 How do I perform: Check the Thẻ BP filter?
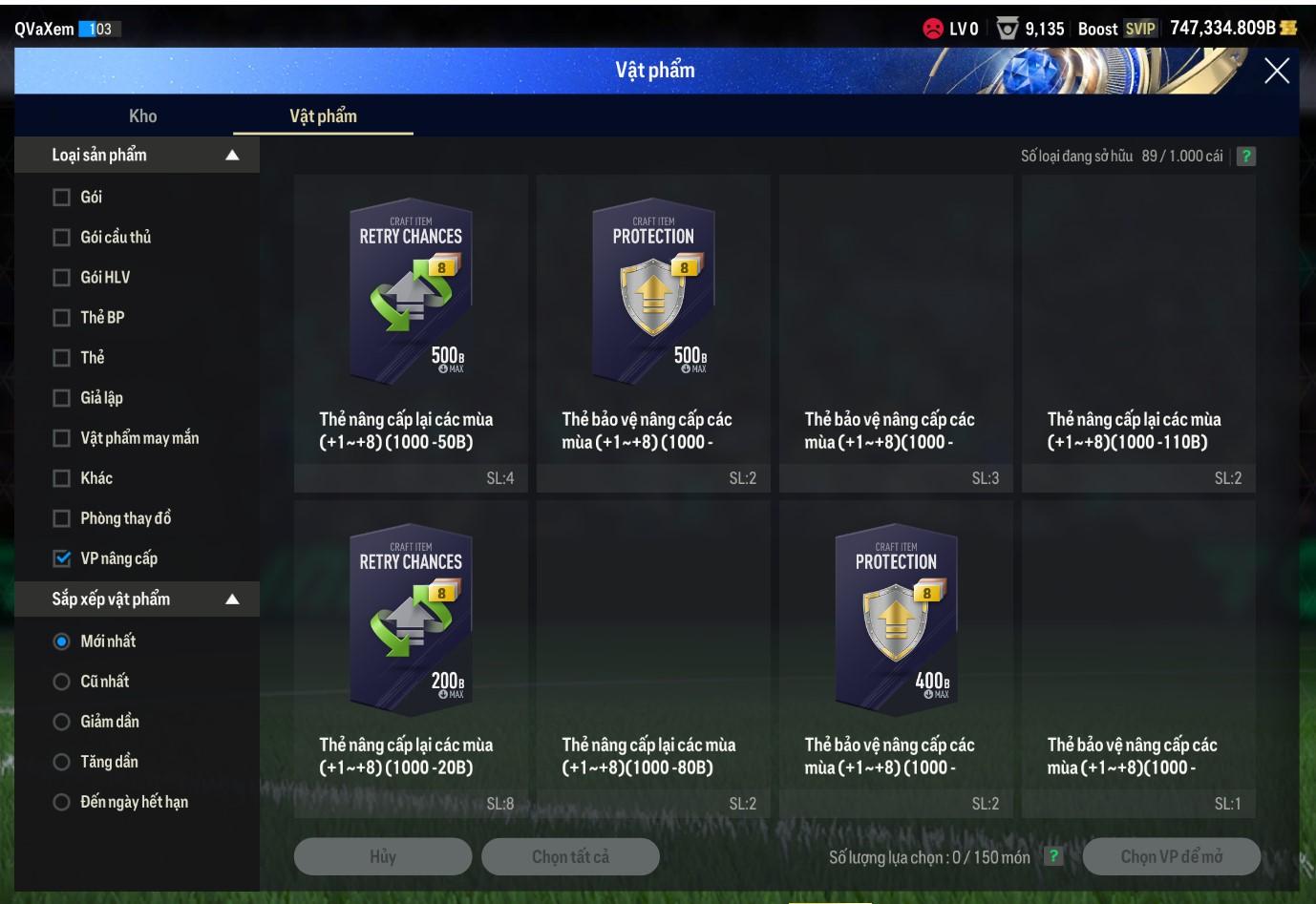tap(62, 318)
